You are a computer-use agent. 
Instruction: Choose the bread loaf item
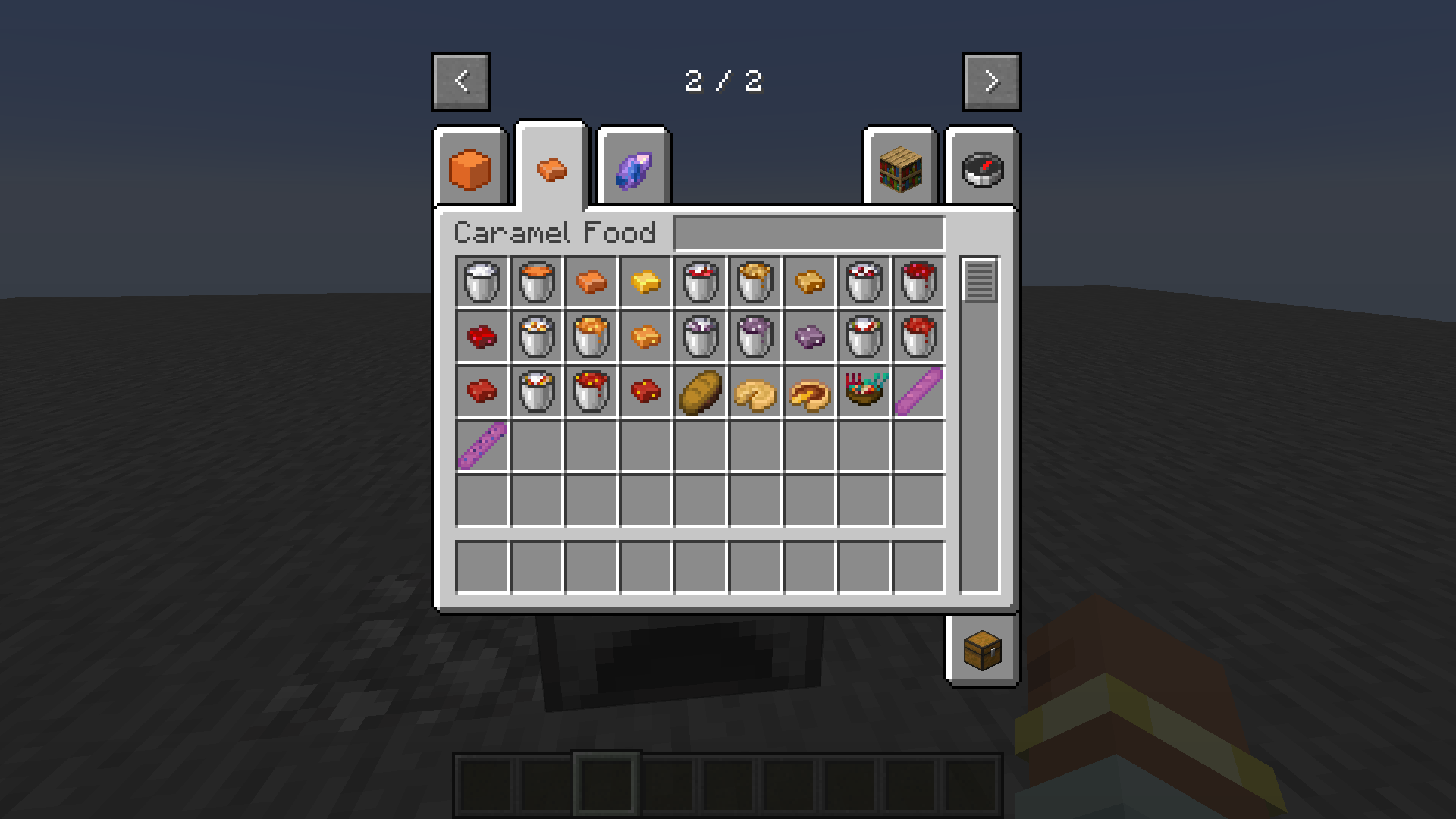point(699,391)
